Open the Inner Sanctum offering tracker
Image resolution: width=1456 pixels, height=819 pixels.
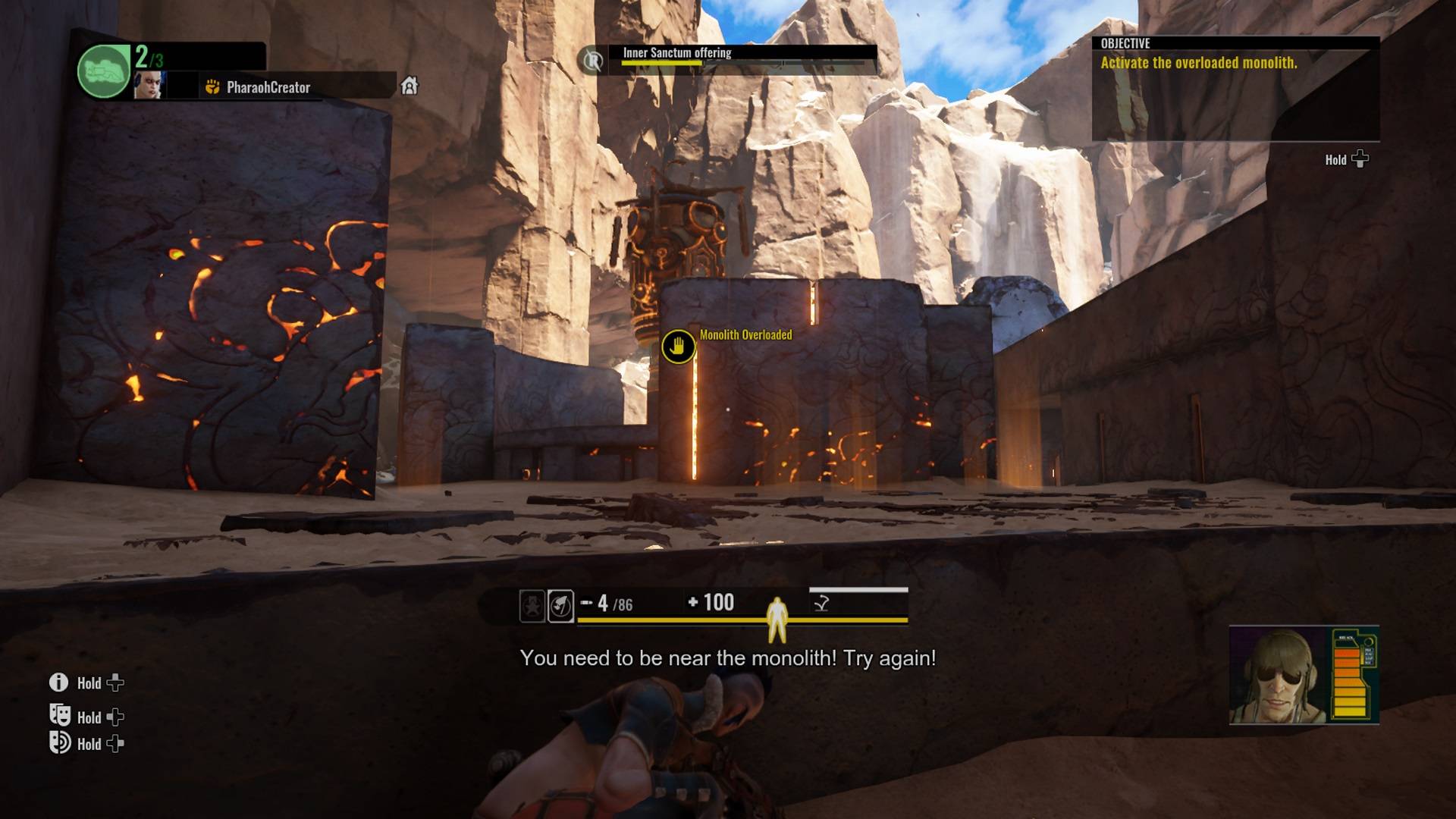click(676, 53)
